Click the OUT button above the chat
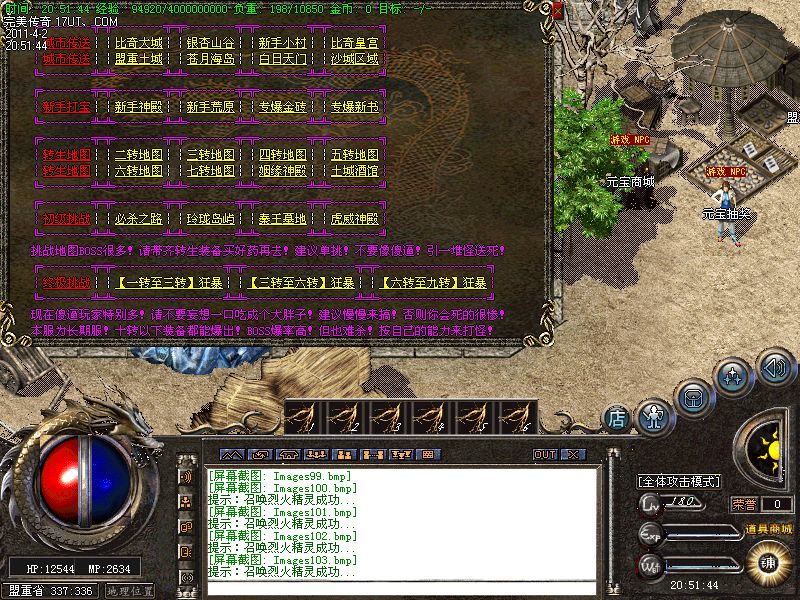 (544, 454)
